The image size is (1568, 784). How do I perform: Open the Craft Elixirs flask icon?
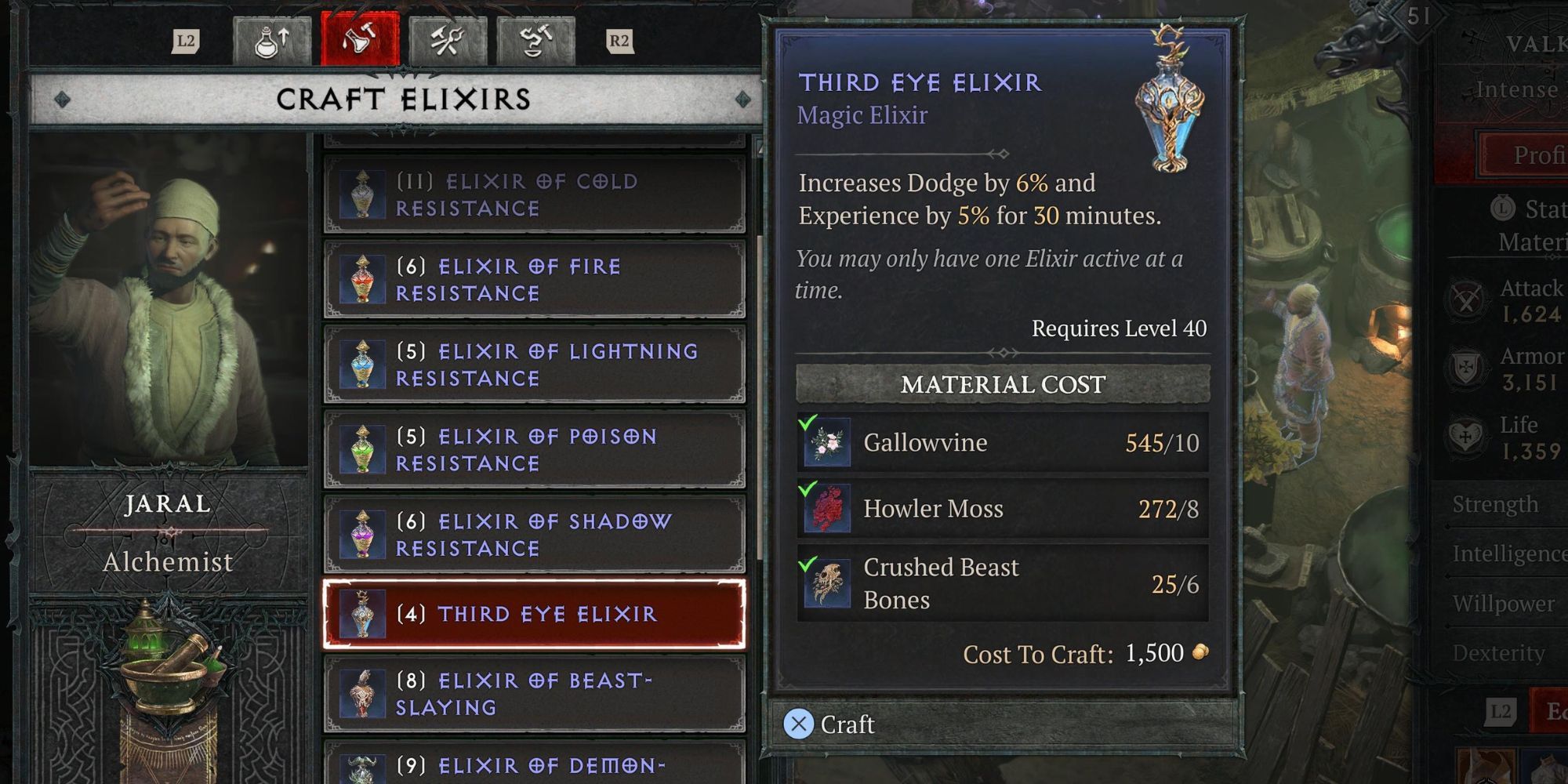(x=361, y=41)
